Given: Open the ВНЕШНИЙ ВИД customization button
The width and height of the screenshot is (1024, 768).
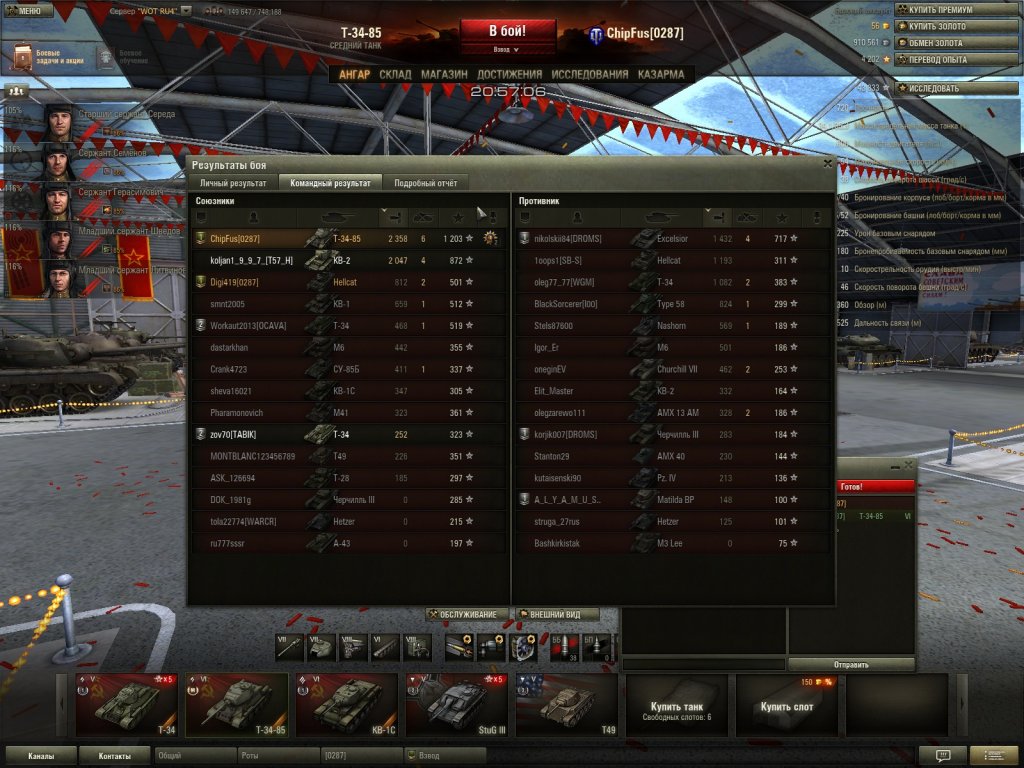Looking at the screenshot, I should tap(558, 615).
